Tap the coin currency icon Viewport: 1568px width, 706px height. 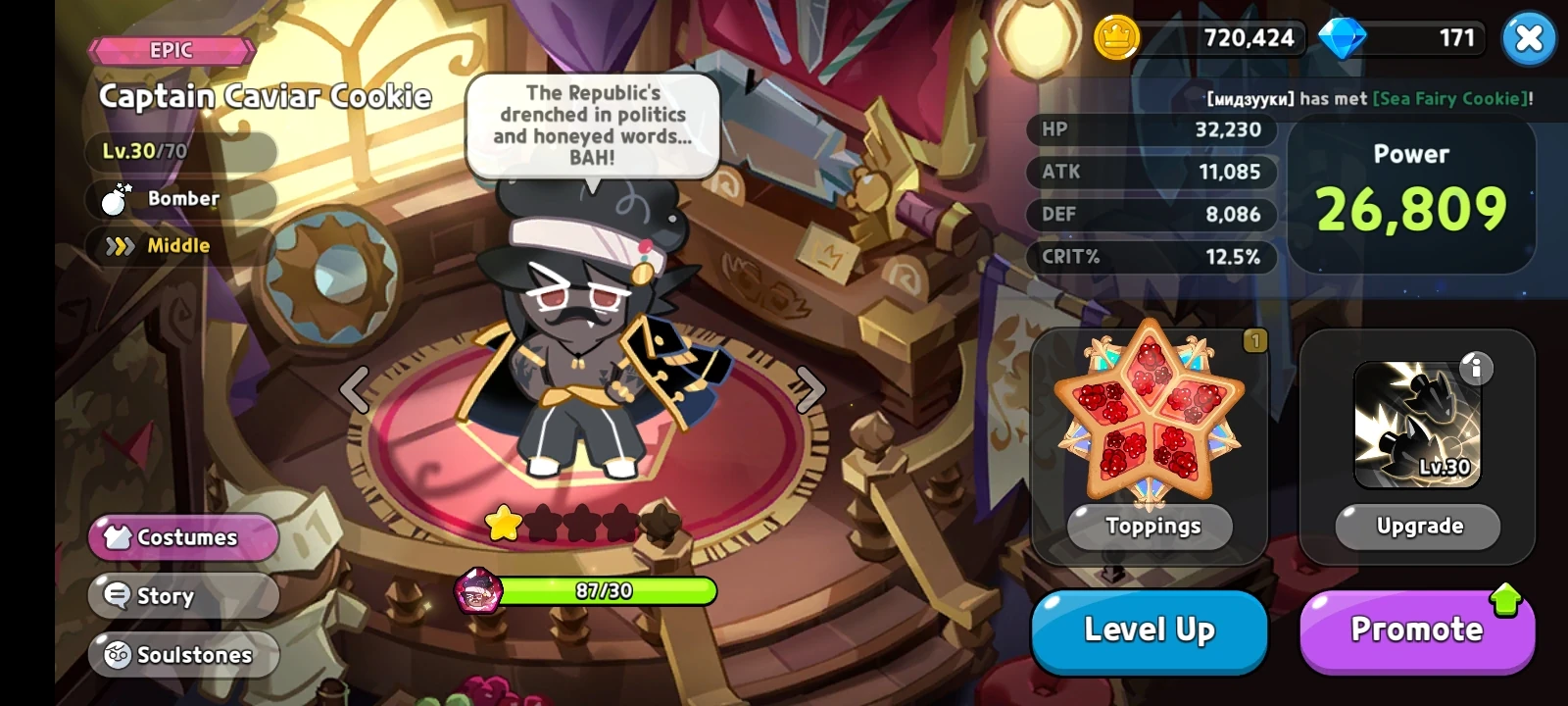pos(1116,39)
